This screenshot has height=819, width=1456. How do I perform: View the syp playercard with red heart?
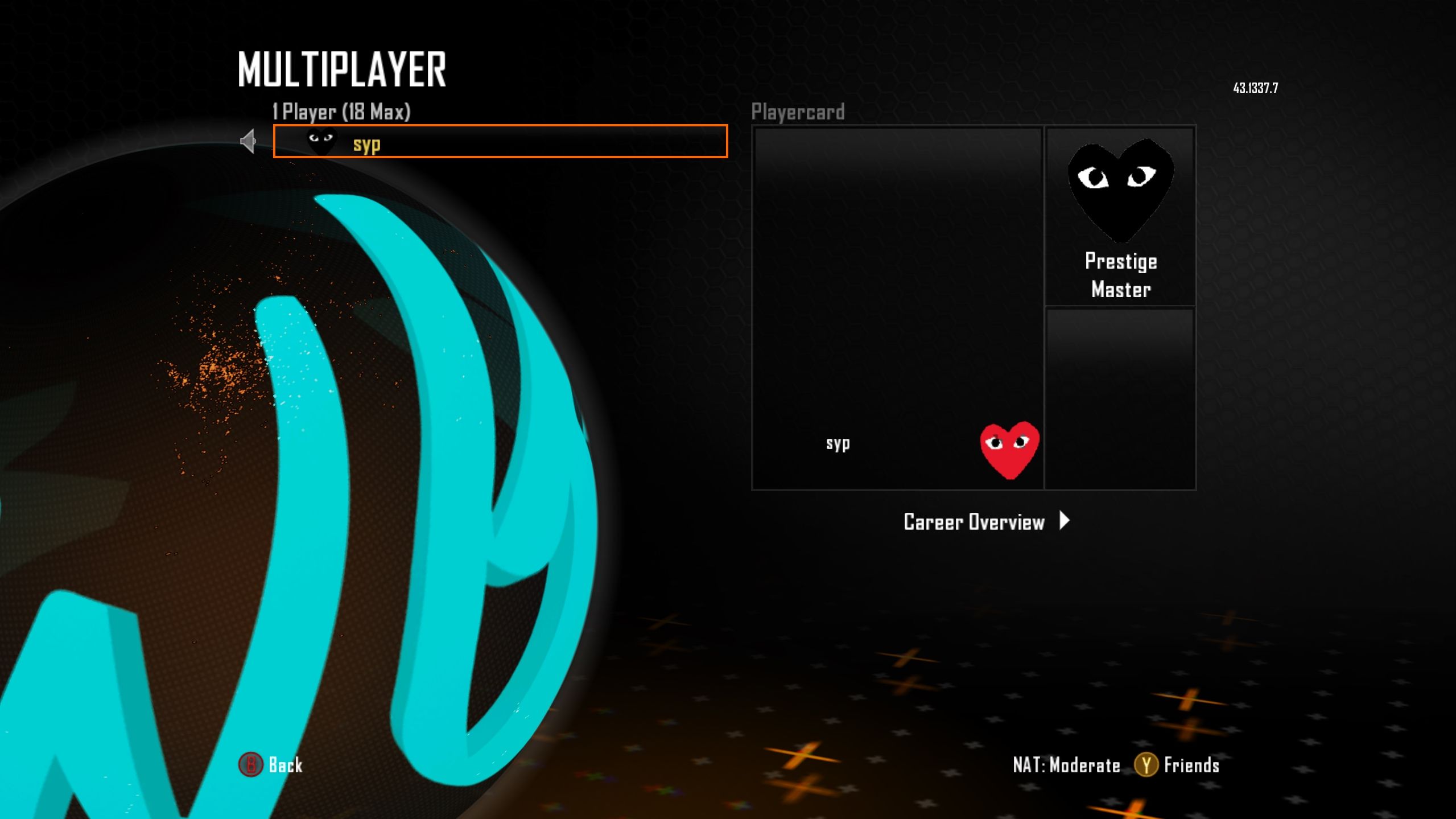click(897, 308)
